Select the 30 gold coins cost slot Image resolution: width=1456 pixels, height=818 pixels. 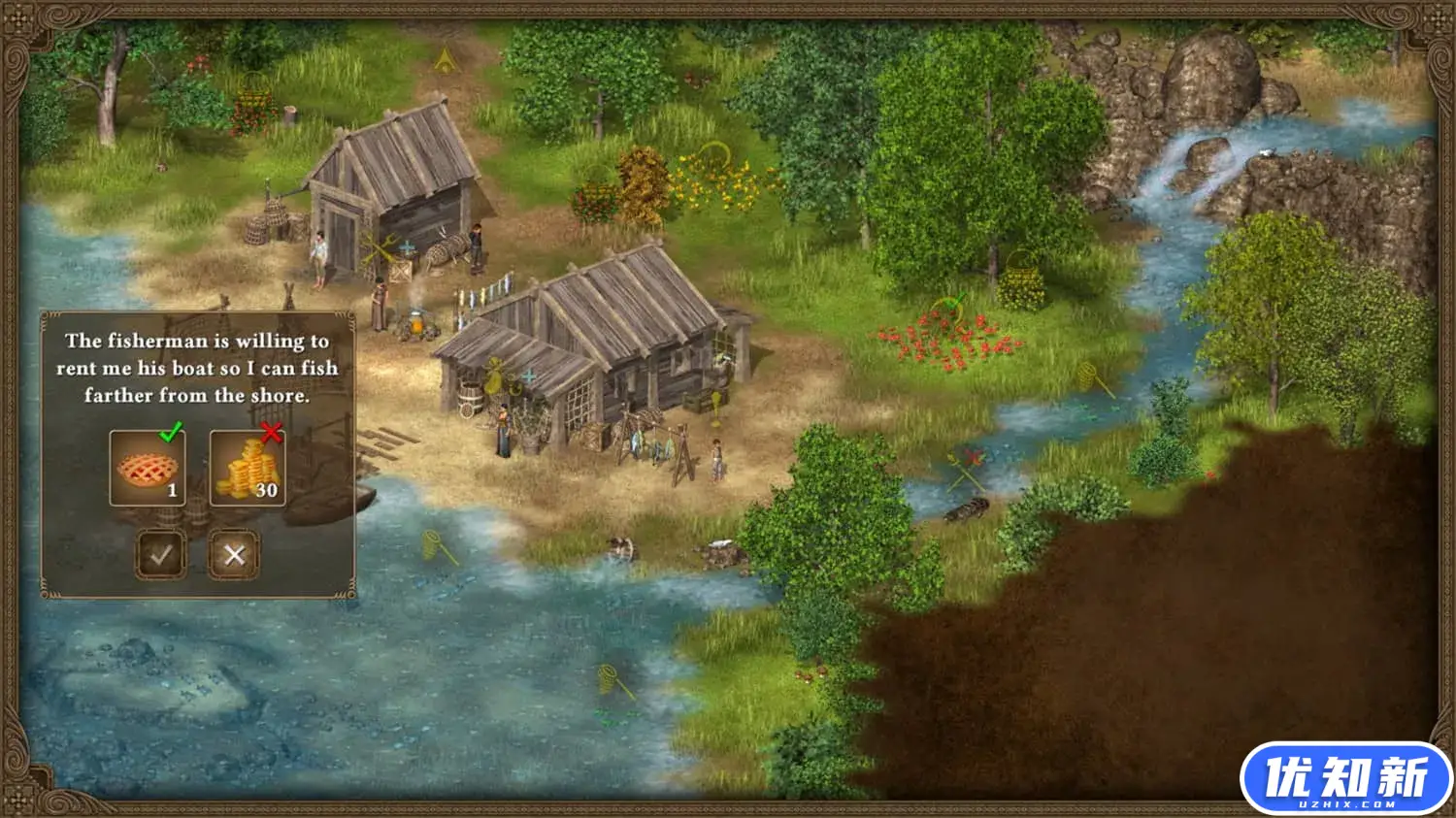(247, 469)
